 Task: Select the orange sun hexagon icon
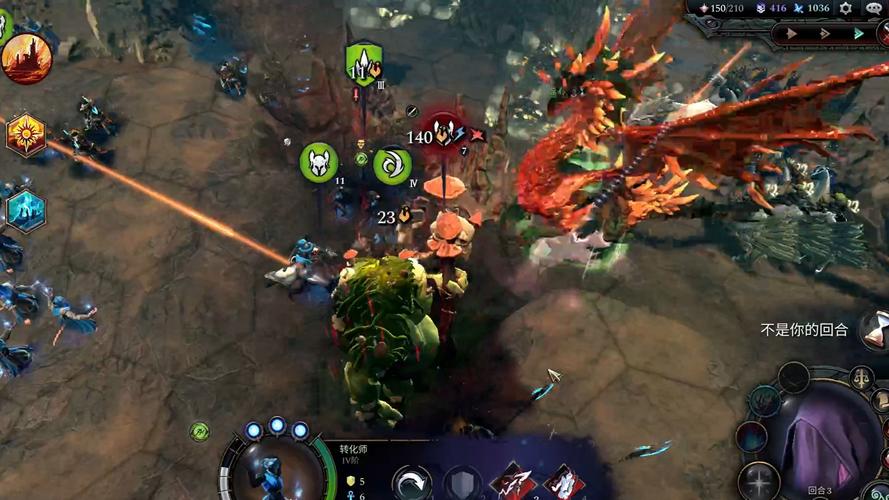click(25, 134)
